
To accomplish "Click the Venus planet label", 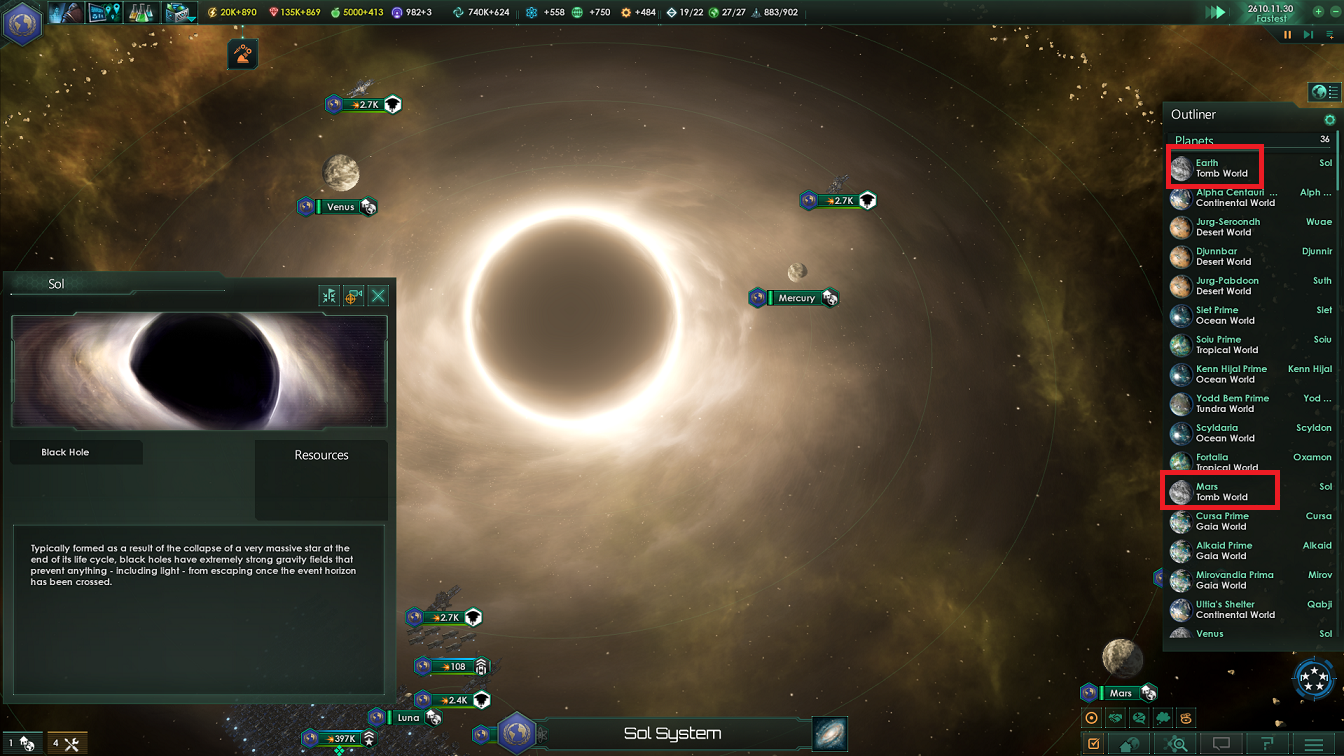I will 340,207.
